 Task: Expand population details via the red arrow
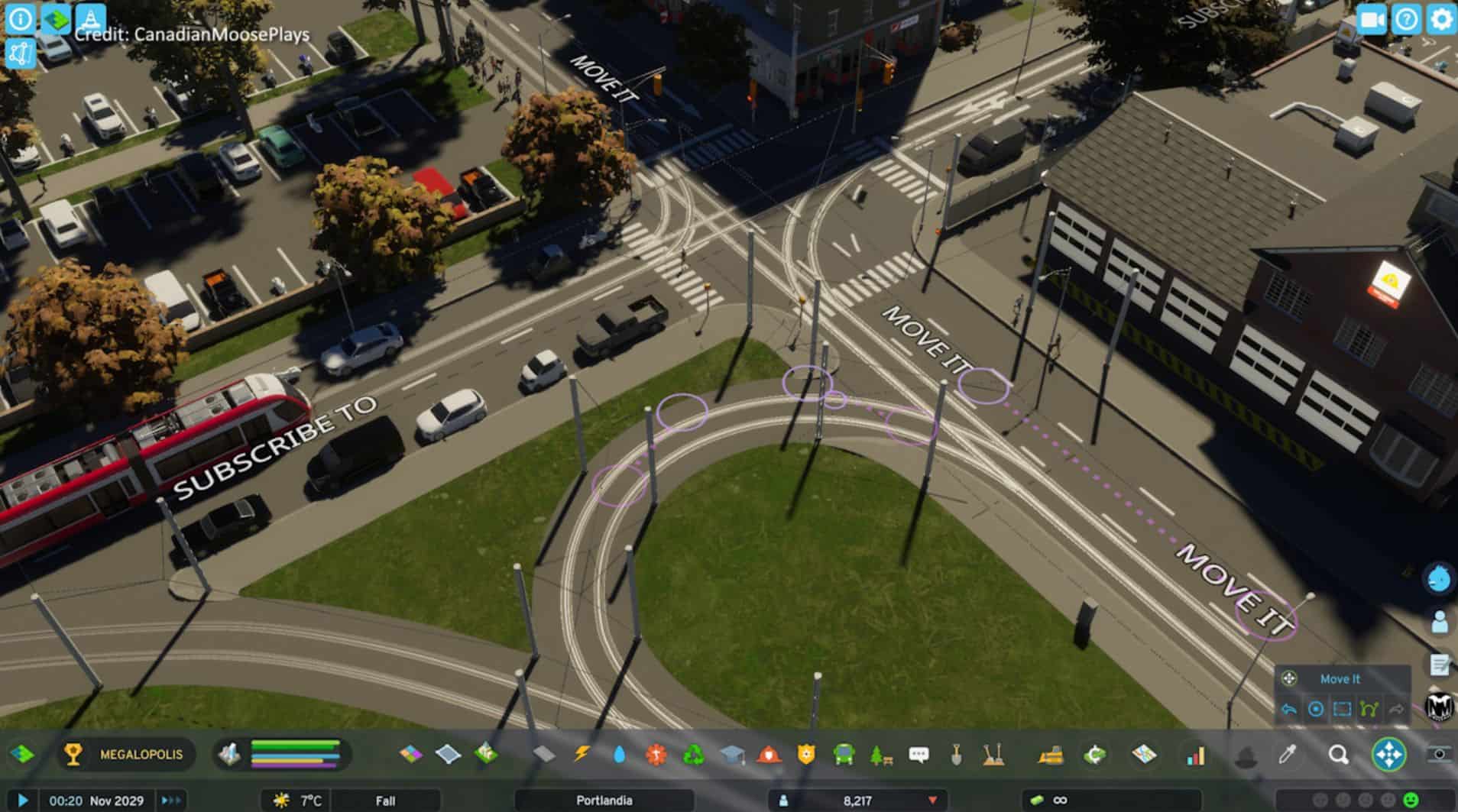[932, 801]
